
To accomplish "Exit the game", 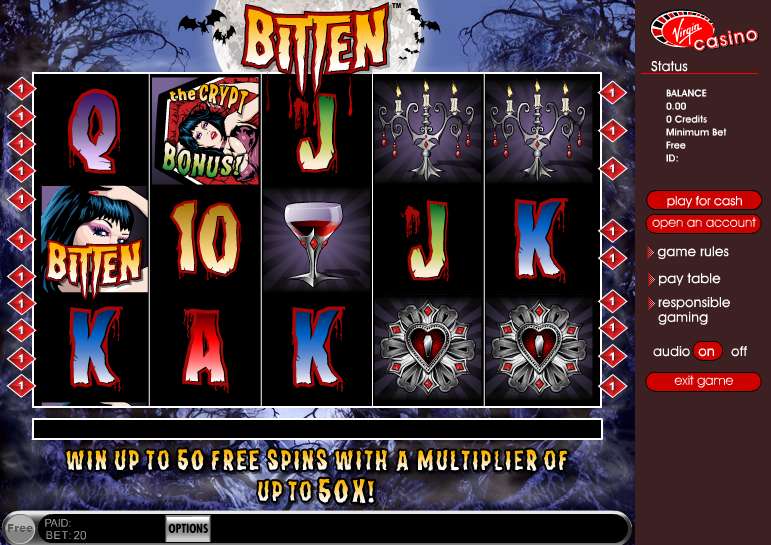I will point(704,381).
